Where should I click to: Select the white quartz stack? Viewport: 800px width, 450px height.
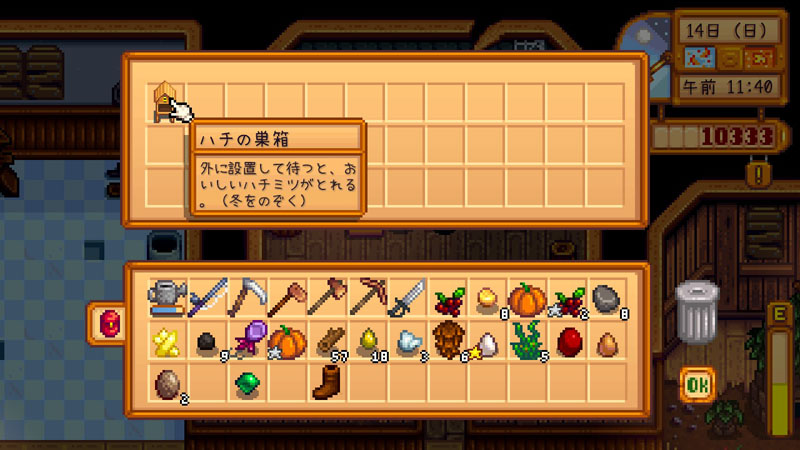click(x=406, y=341)
